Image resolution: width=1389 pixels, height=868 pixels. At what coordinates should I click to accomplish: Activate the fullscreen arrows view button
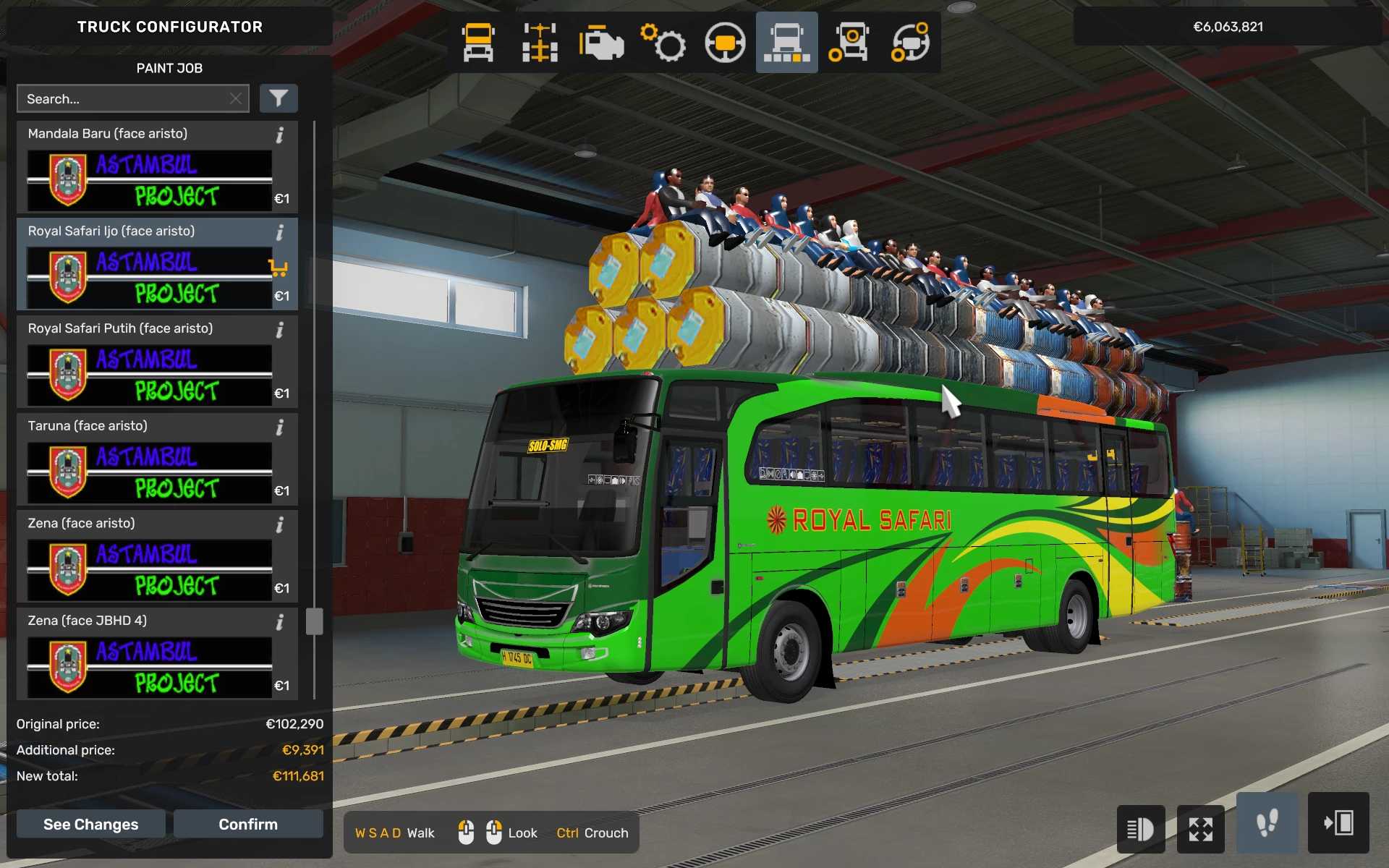tap(1201, 829)
